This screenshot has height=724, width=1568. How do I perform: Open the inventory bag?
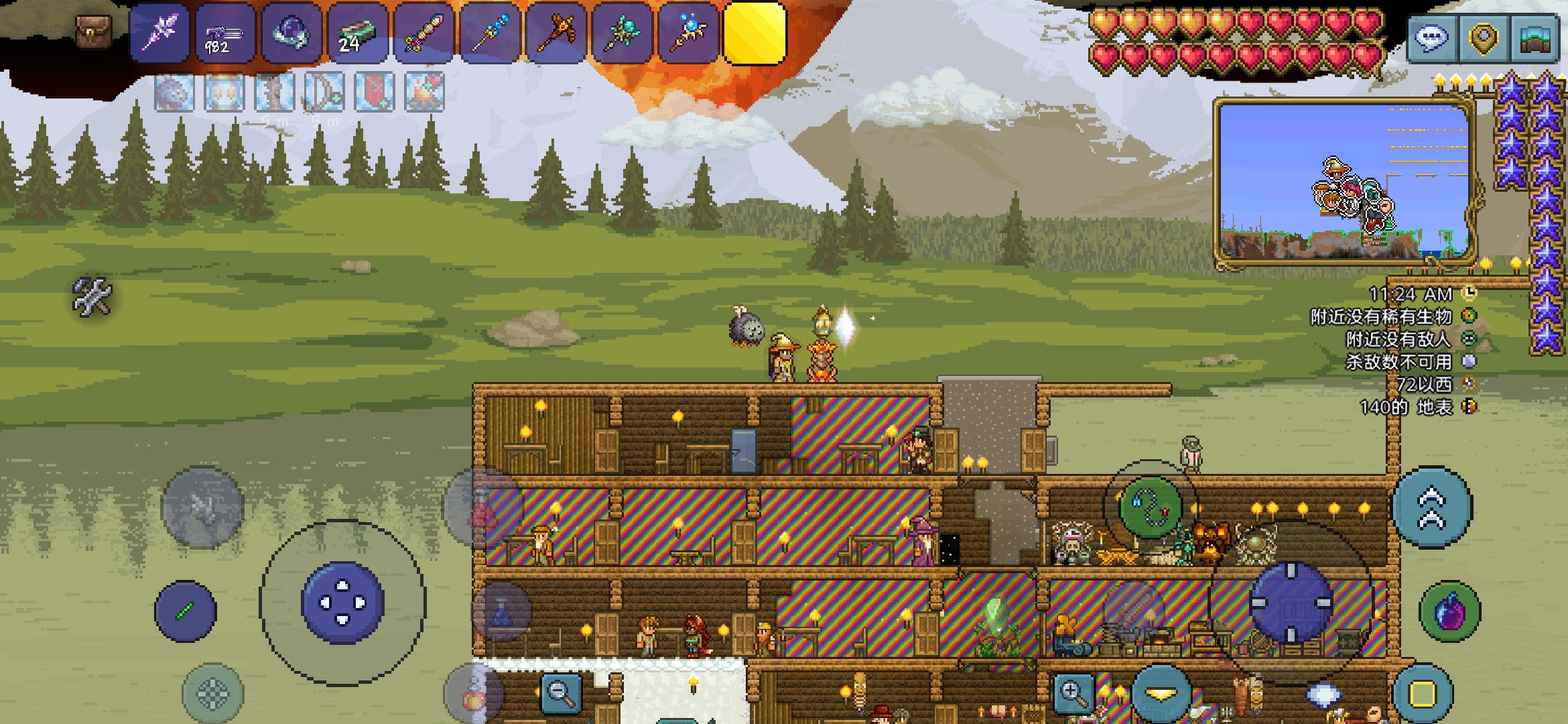93,32
